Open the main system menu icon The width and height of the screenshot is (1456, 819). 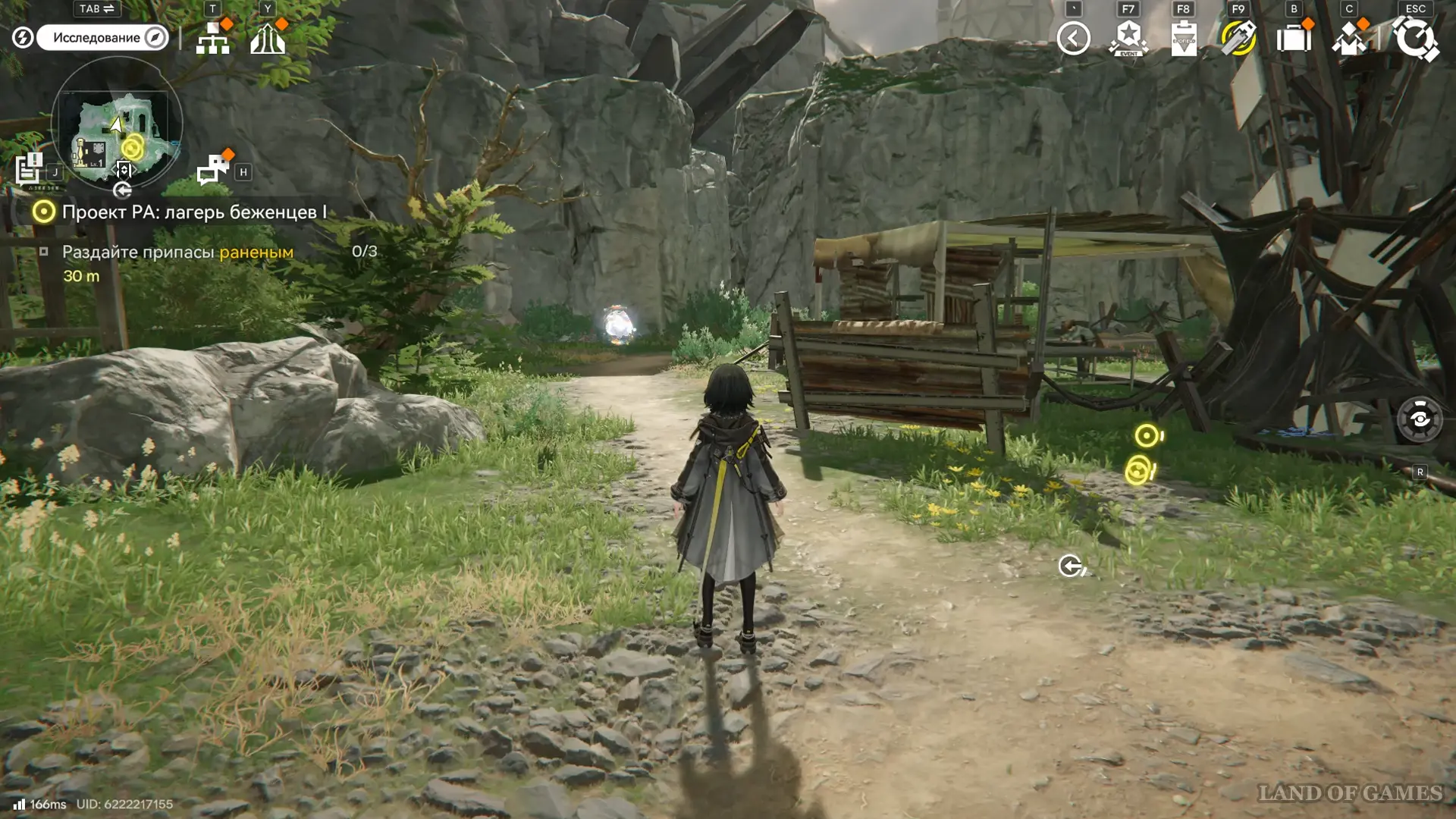pos(1415,39)
